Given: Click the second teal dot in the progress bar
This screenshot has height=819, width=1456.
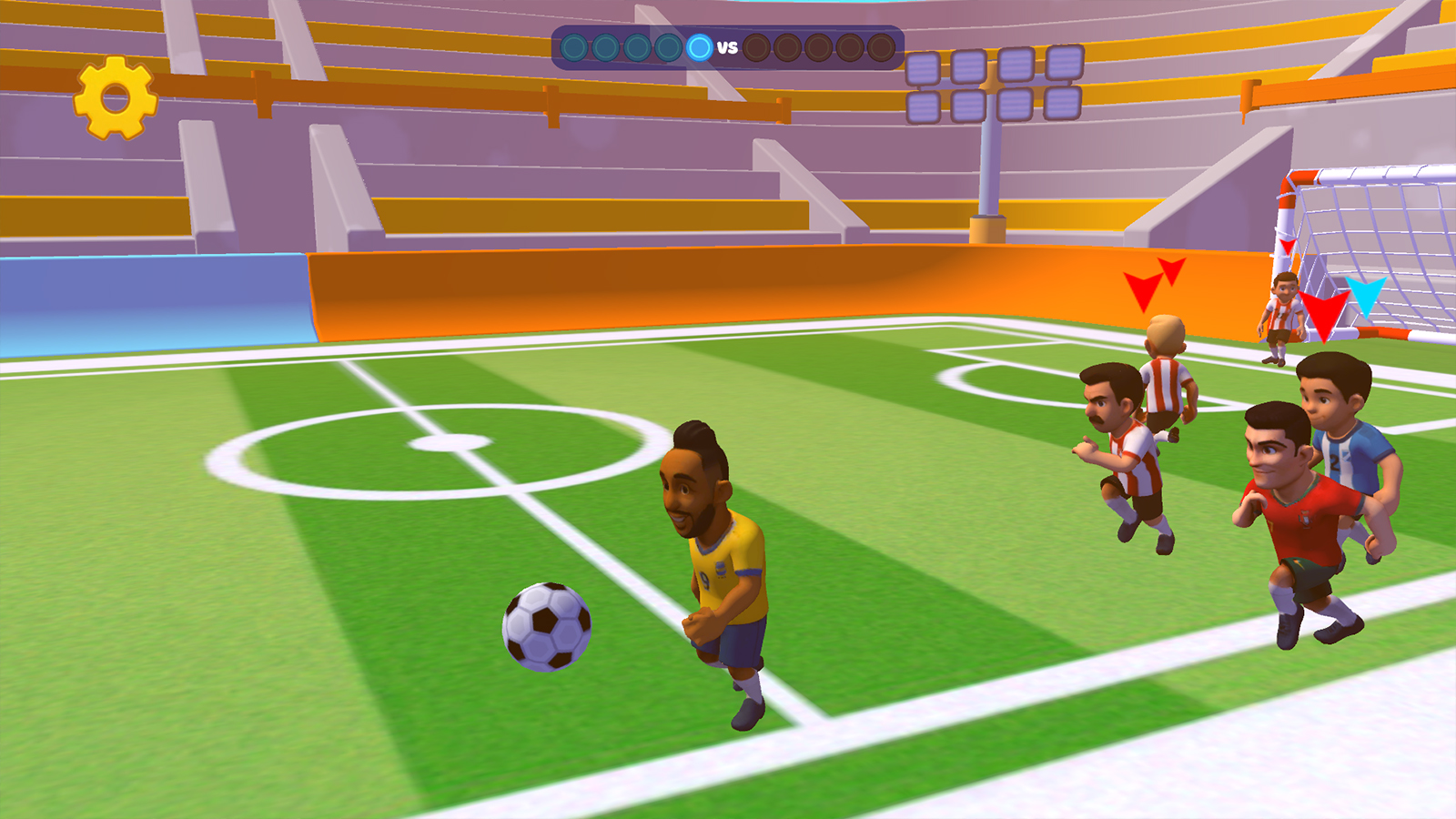Looking at the screenshot, I should point(605,46).
